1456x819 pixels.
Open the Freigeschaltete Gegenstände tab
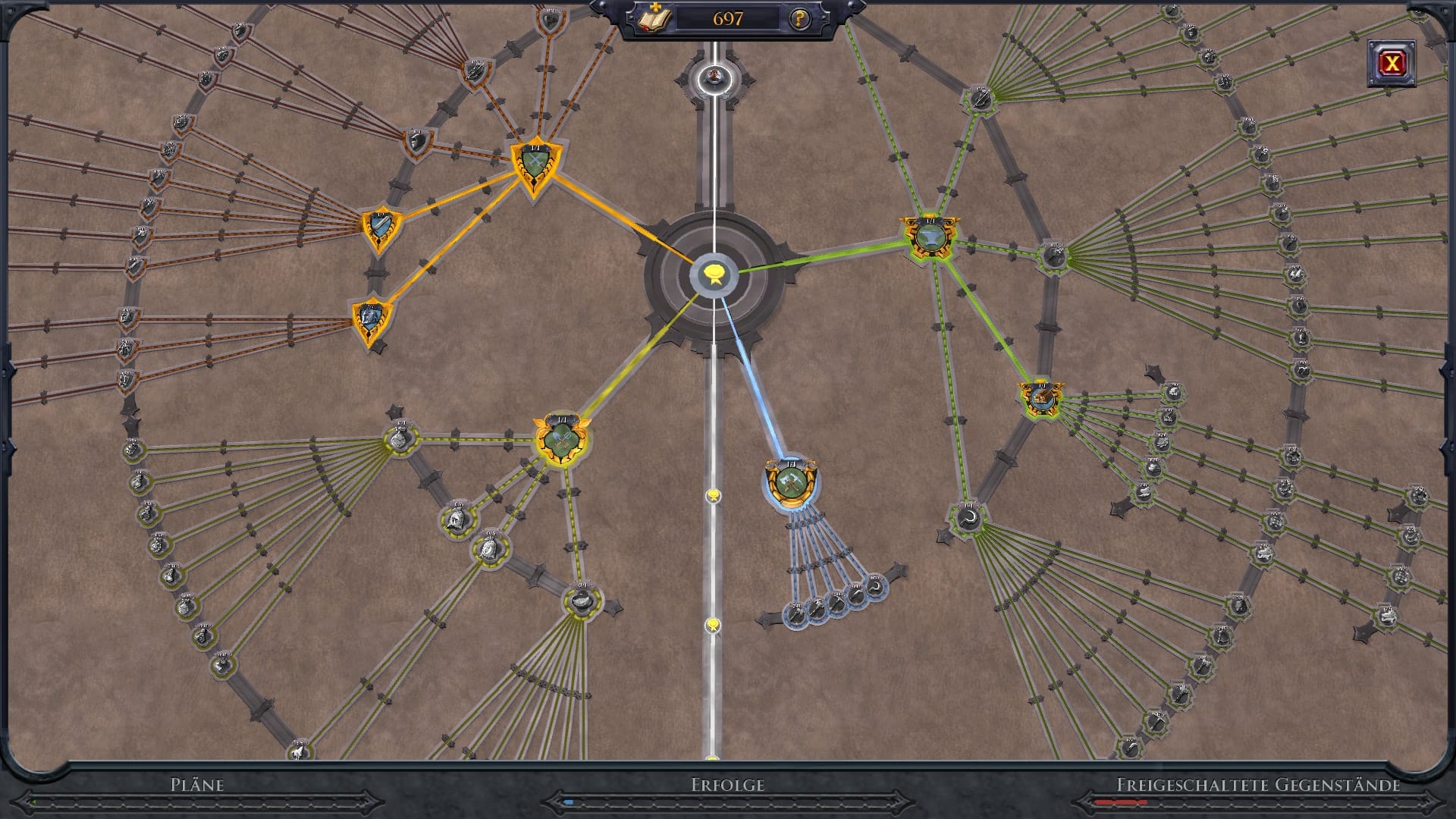click(1257, 785)
